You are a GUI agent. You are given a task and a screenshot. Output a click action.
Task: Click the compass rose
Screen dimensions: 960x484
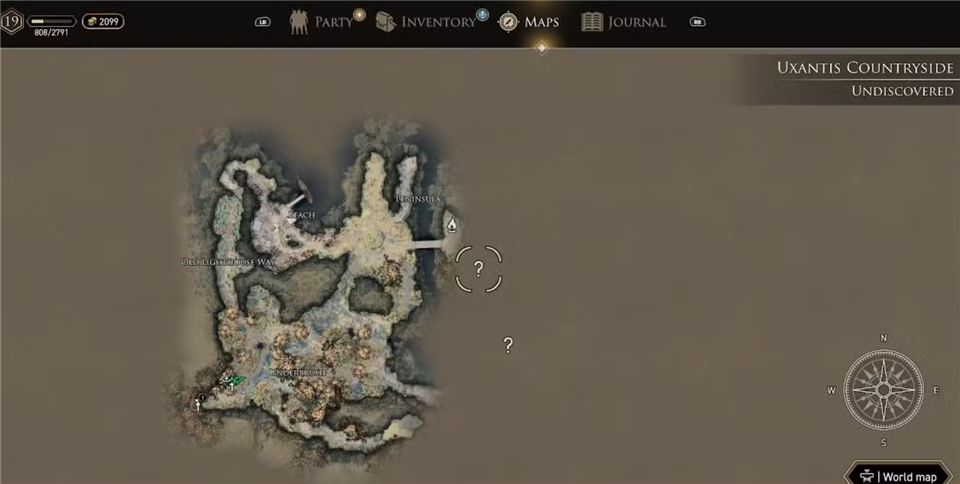point(883,390)
